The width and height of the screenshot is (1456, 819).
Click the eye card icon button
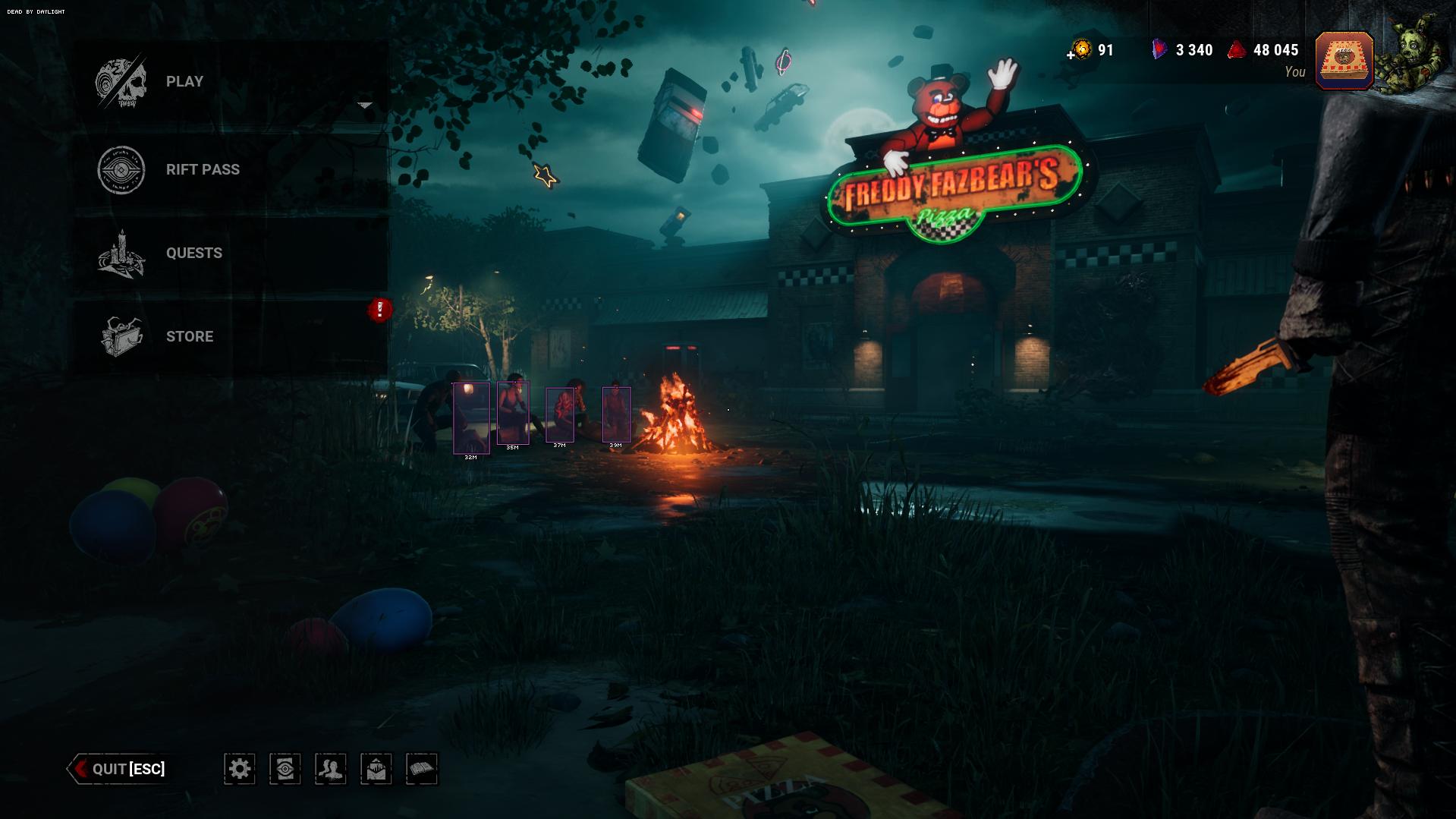pyautogui.click(x=285, y=769)
